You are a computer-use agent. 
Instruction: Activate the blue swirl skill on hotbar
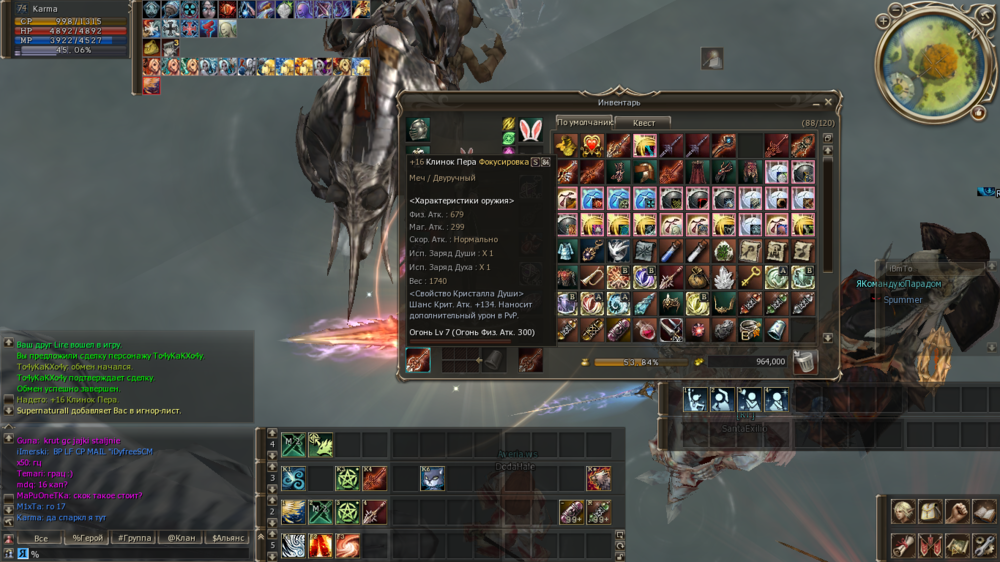(x=293, y=479)
